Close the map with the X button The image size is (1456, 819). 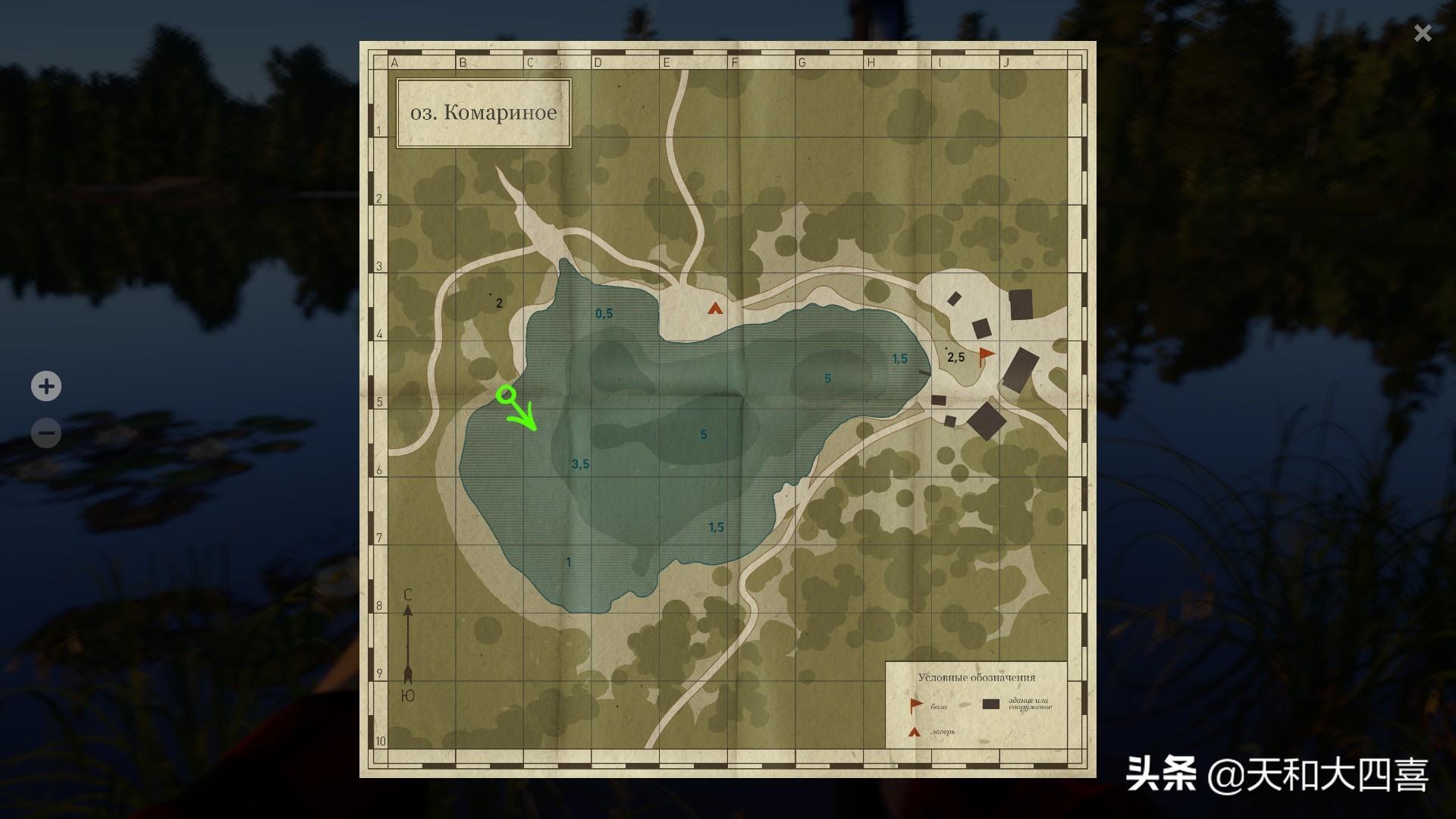1423,33
